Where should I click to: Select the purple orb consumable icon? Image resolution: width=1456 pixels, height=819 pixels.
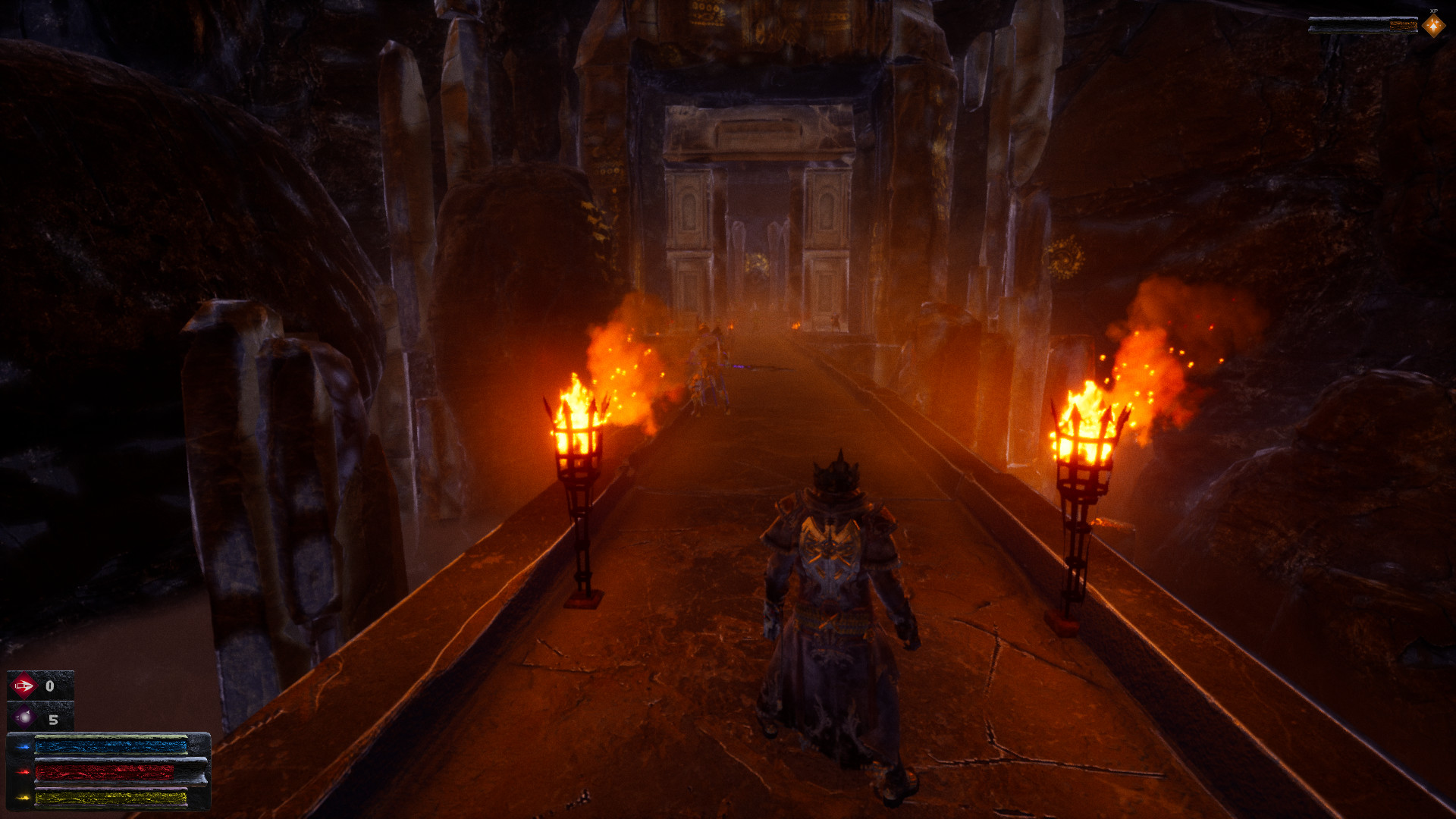coord(24,718)
